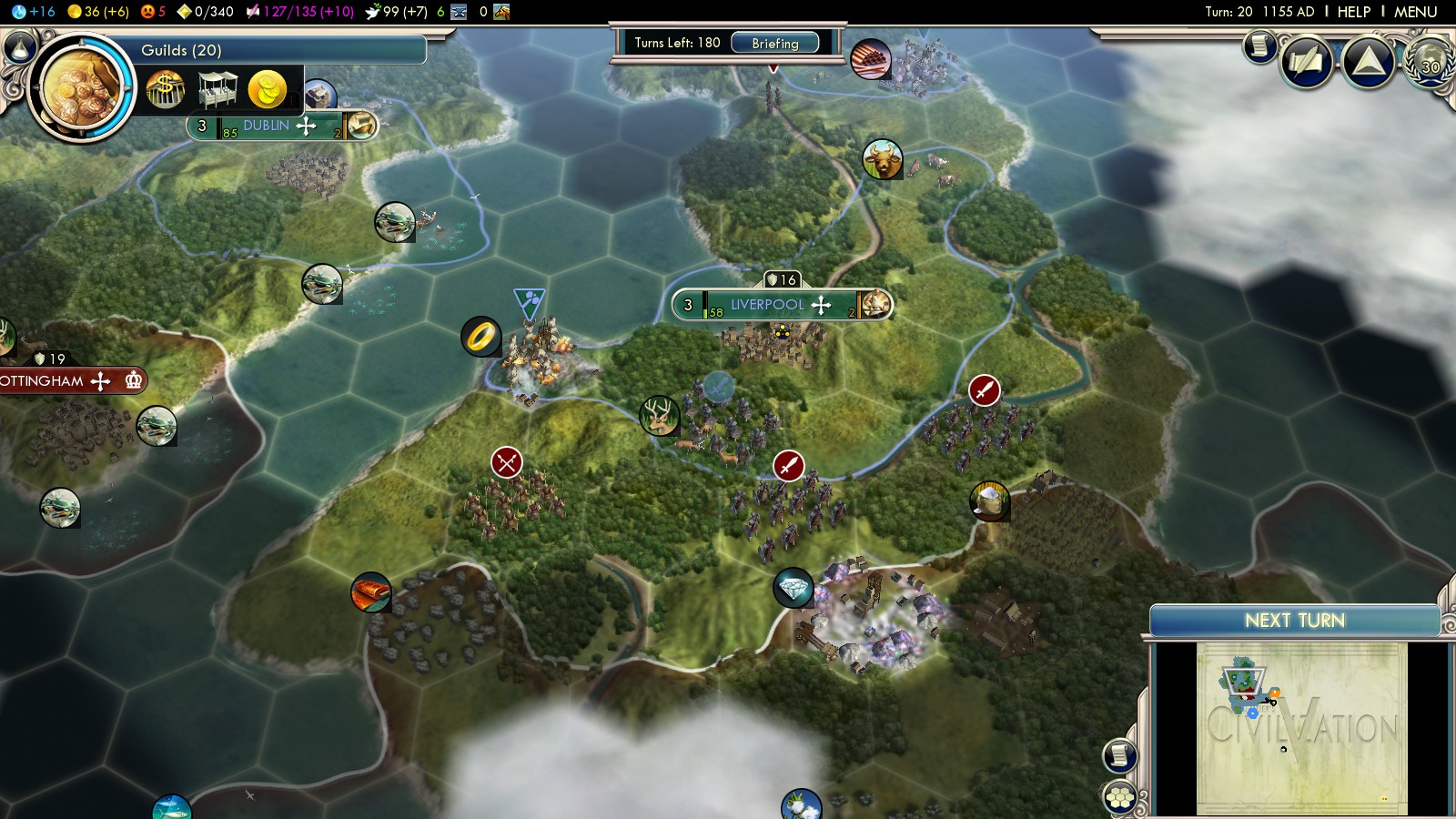Viewport: 1456px width, 819px height.
Task: Click the bank building icon under Guilds
Action: [166, 90]
